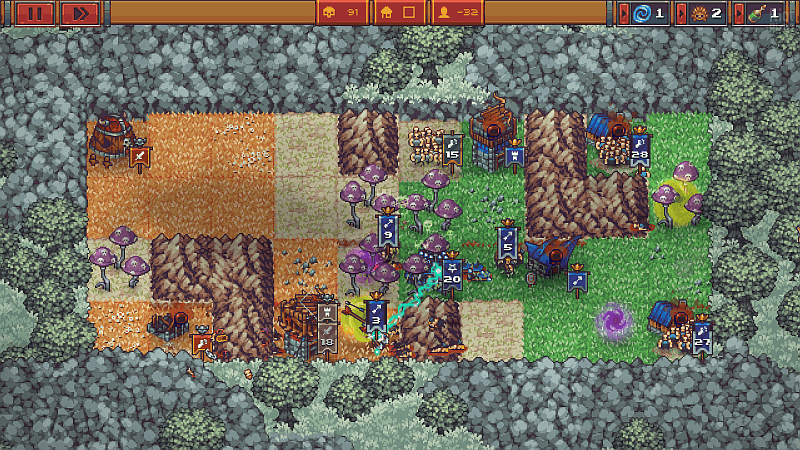
Task: Select the blue squad banner numbered 5
Action: [x=507, y=242]
